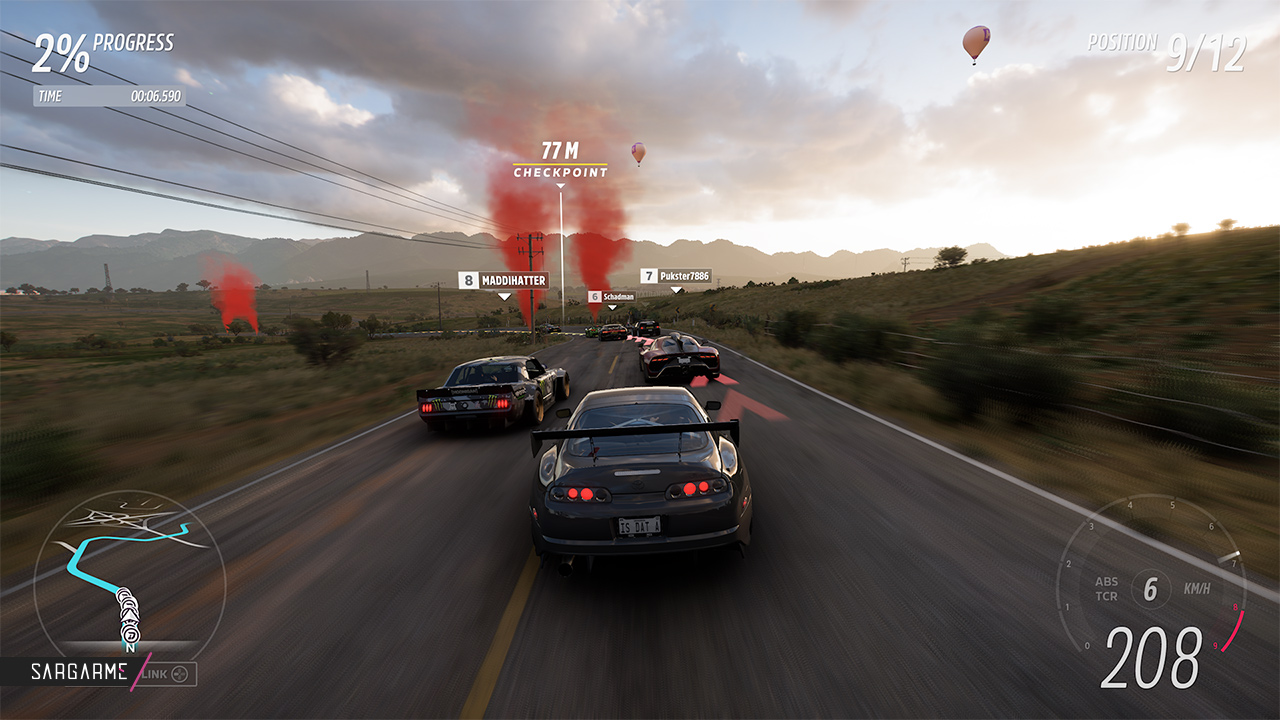Select the MADDIHATTER opponent name tag
Viewport: 1280px width, 720px height.
504,281
